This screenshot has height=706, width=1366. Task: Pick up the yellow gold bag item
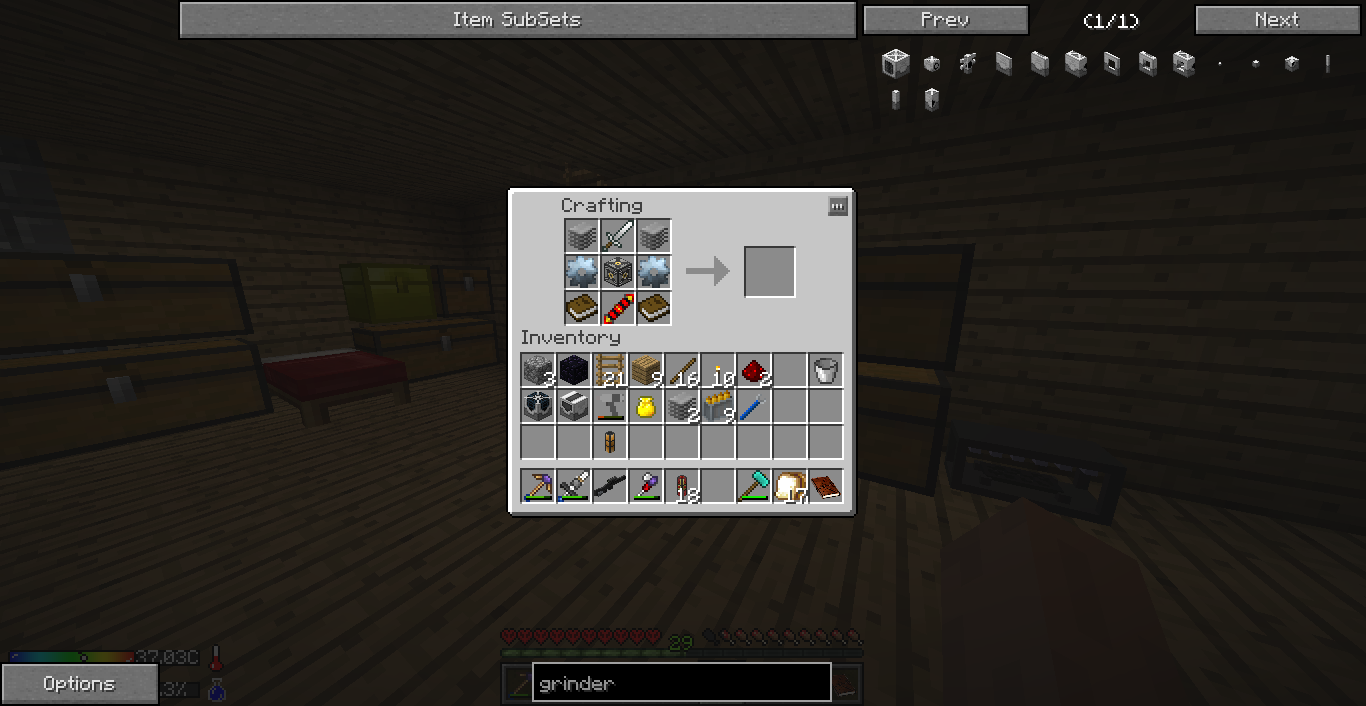pos(646,407)
